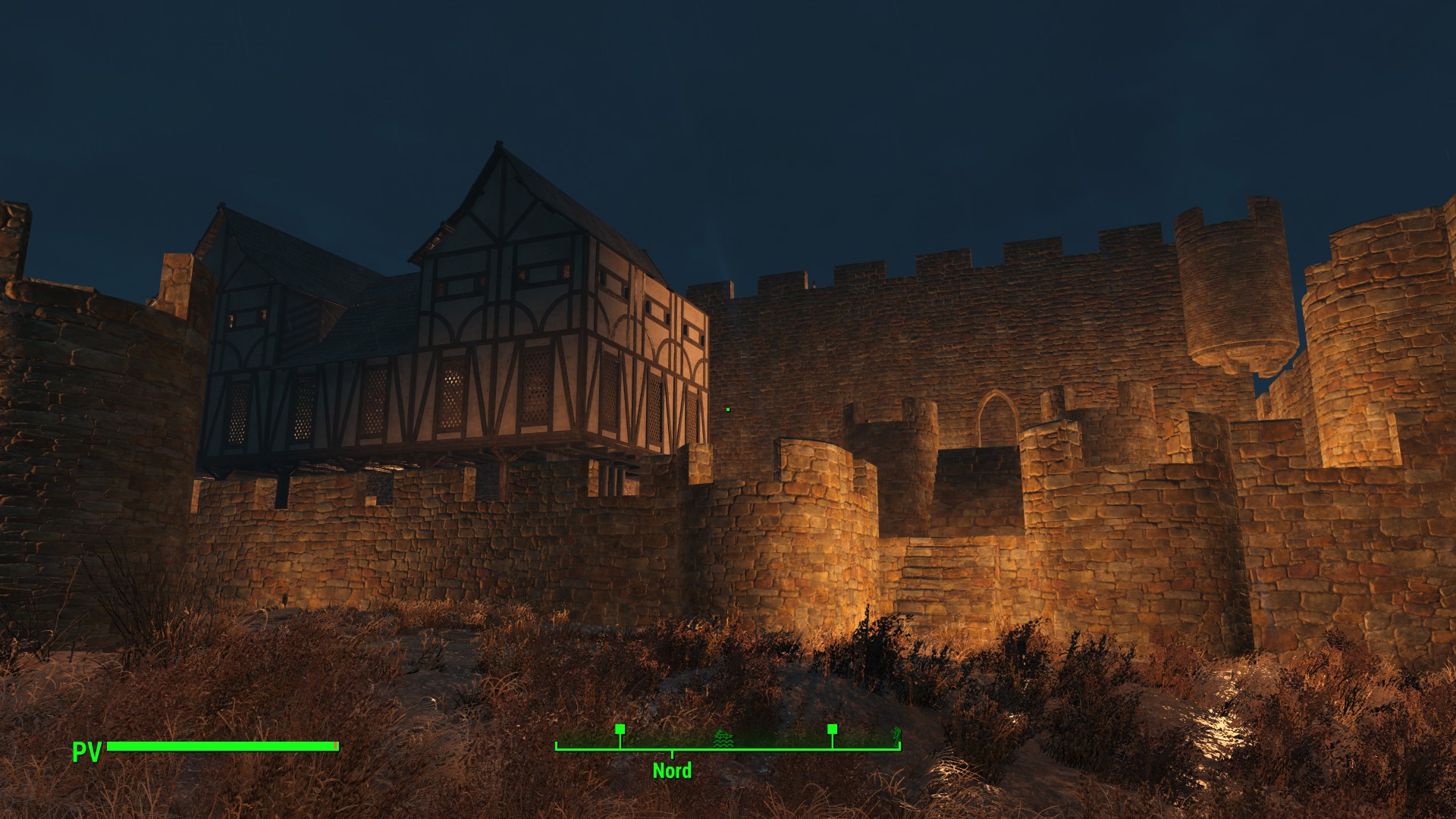Select the Nord heading label on the compass
1456x819 pixels.
coord(672,770)
